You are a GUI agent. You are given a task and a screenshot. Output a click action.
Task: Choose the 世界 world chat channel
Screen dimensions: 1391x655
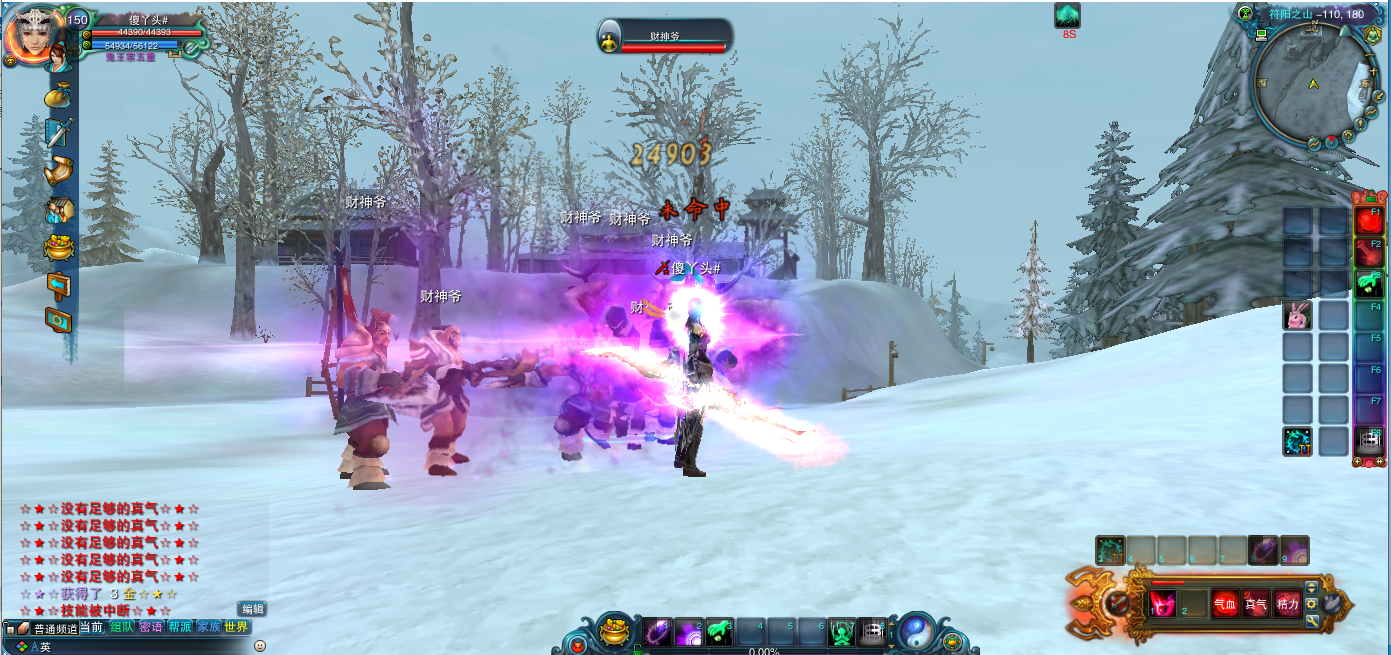(x=237, y=627)
